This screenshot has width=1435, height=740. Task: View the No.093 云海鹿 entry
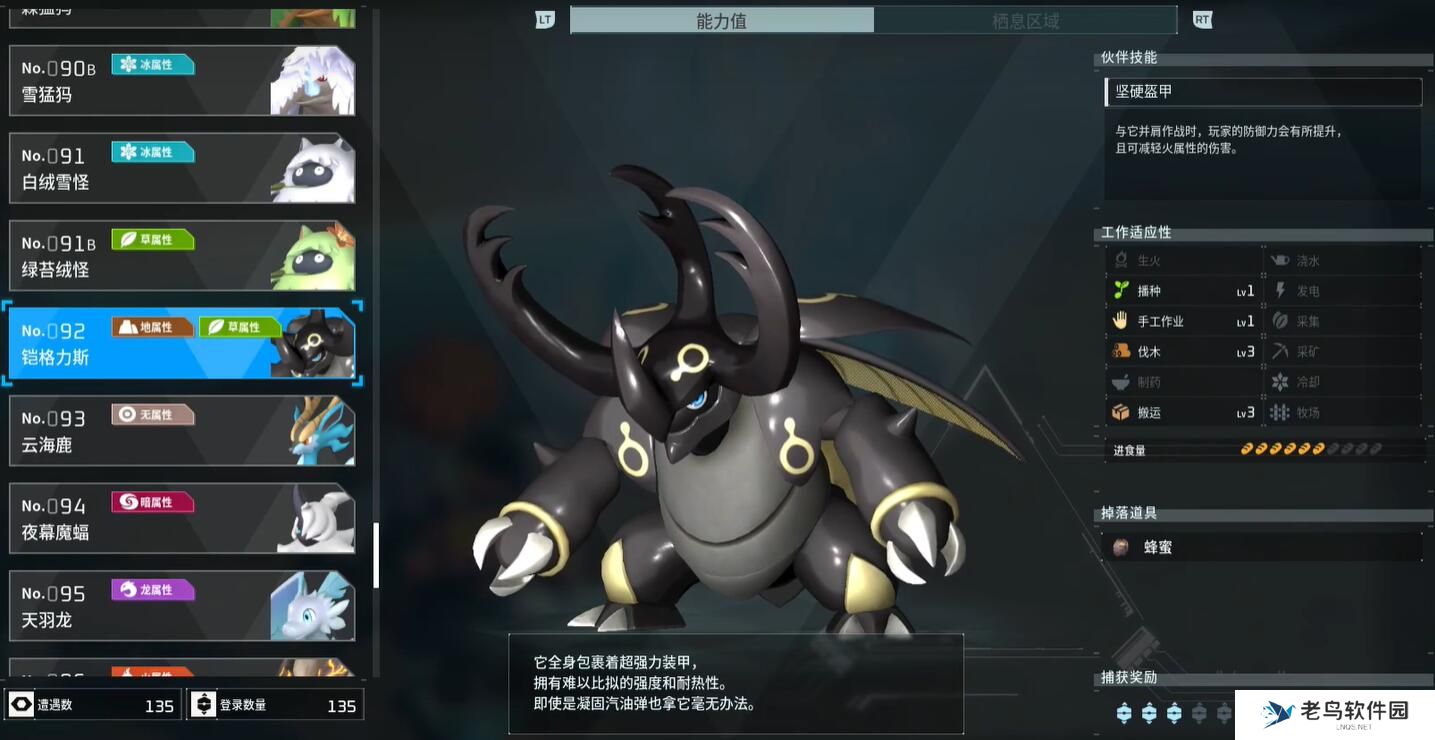click(x=182, y=431)
